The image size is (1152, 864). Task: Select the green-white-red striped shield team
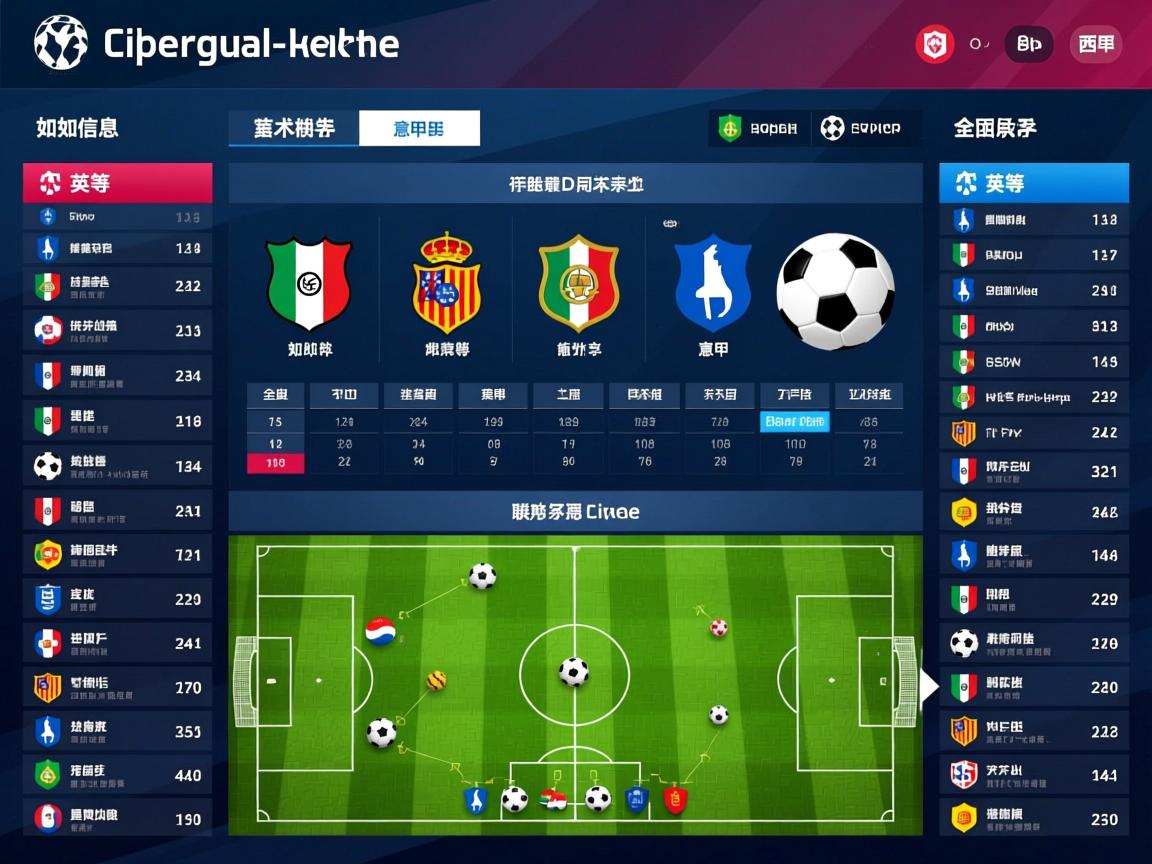tap(309, 283)
